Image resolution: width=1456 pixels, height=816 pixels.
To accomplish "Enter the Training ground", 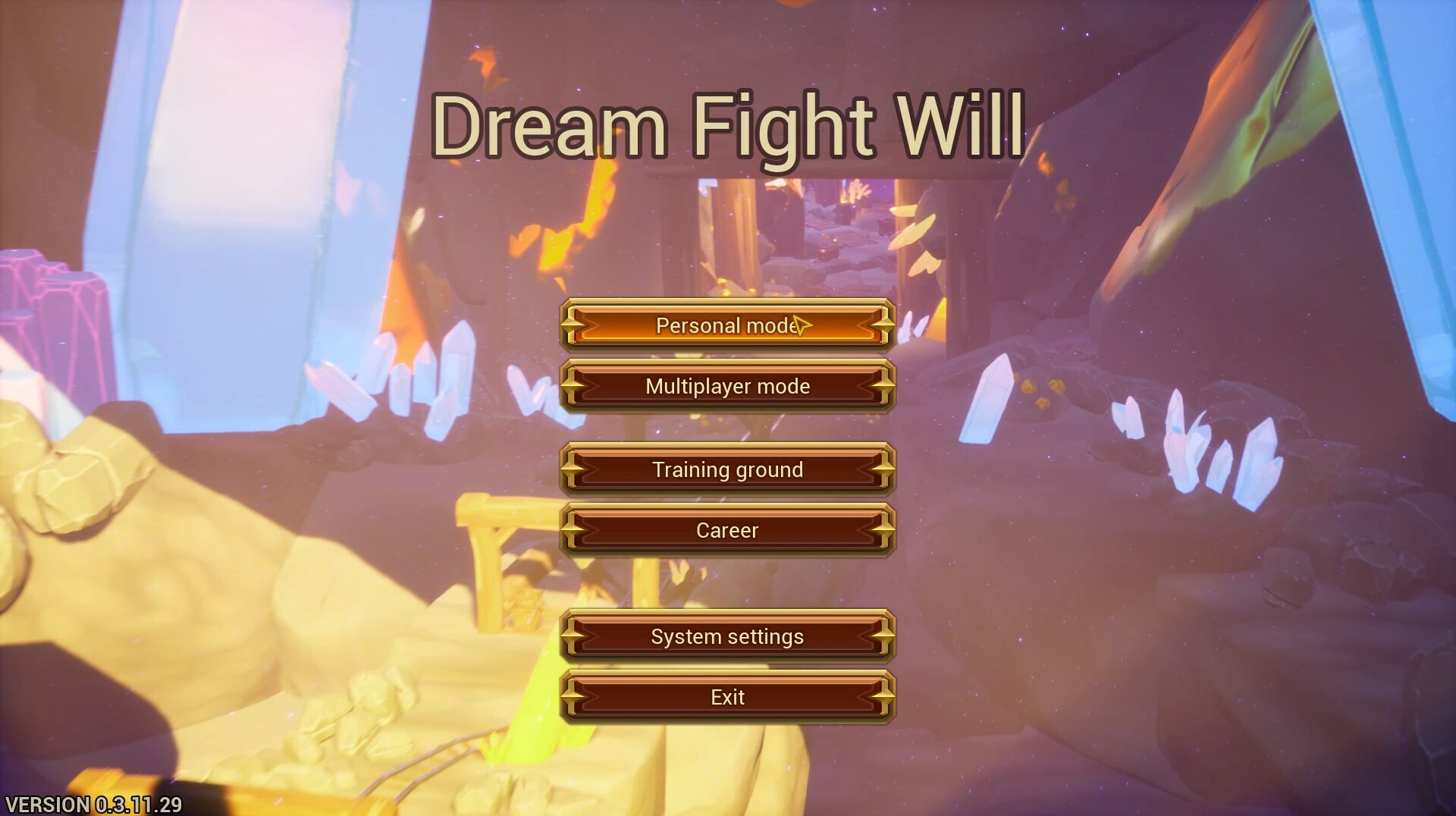I will click(727, 469).
